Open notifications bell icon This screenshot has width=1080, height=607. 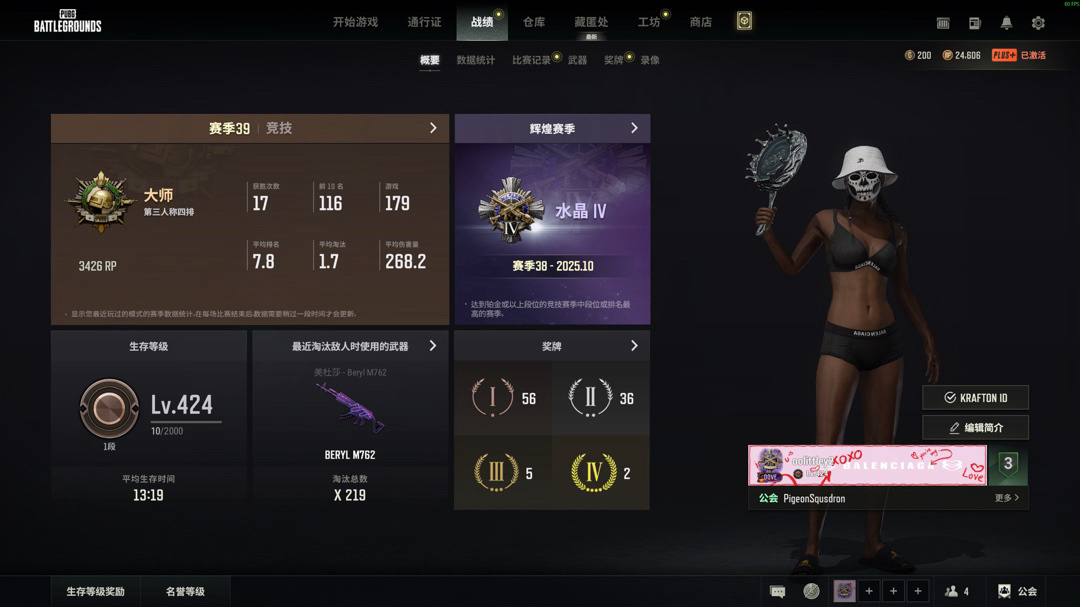1007,23
